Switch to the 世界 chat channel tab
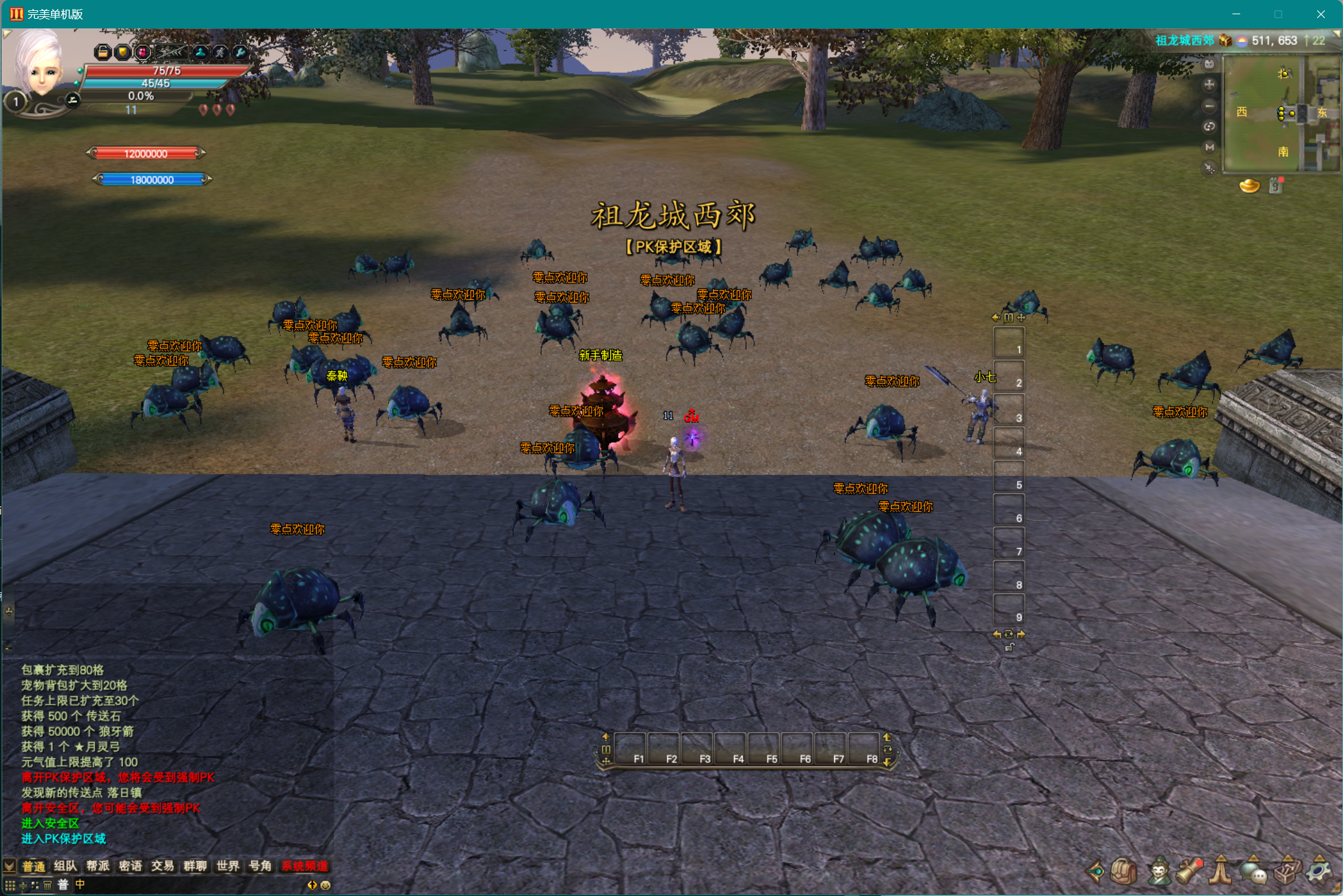This screenshot has width=1343, height=896. click(228, 866)
